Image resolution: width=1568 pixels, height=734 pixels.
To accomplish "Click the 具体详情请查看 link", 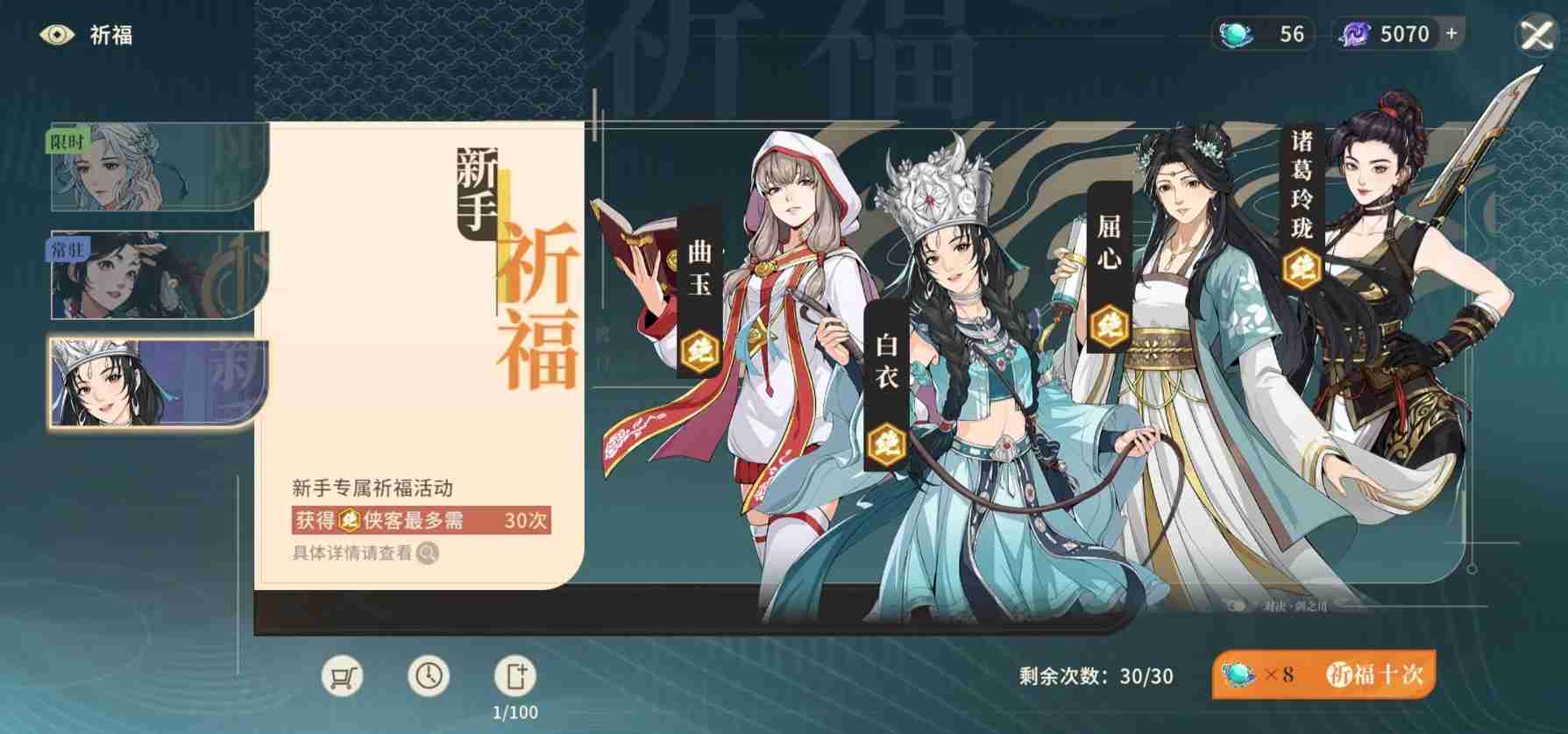I will point(352,553).
